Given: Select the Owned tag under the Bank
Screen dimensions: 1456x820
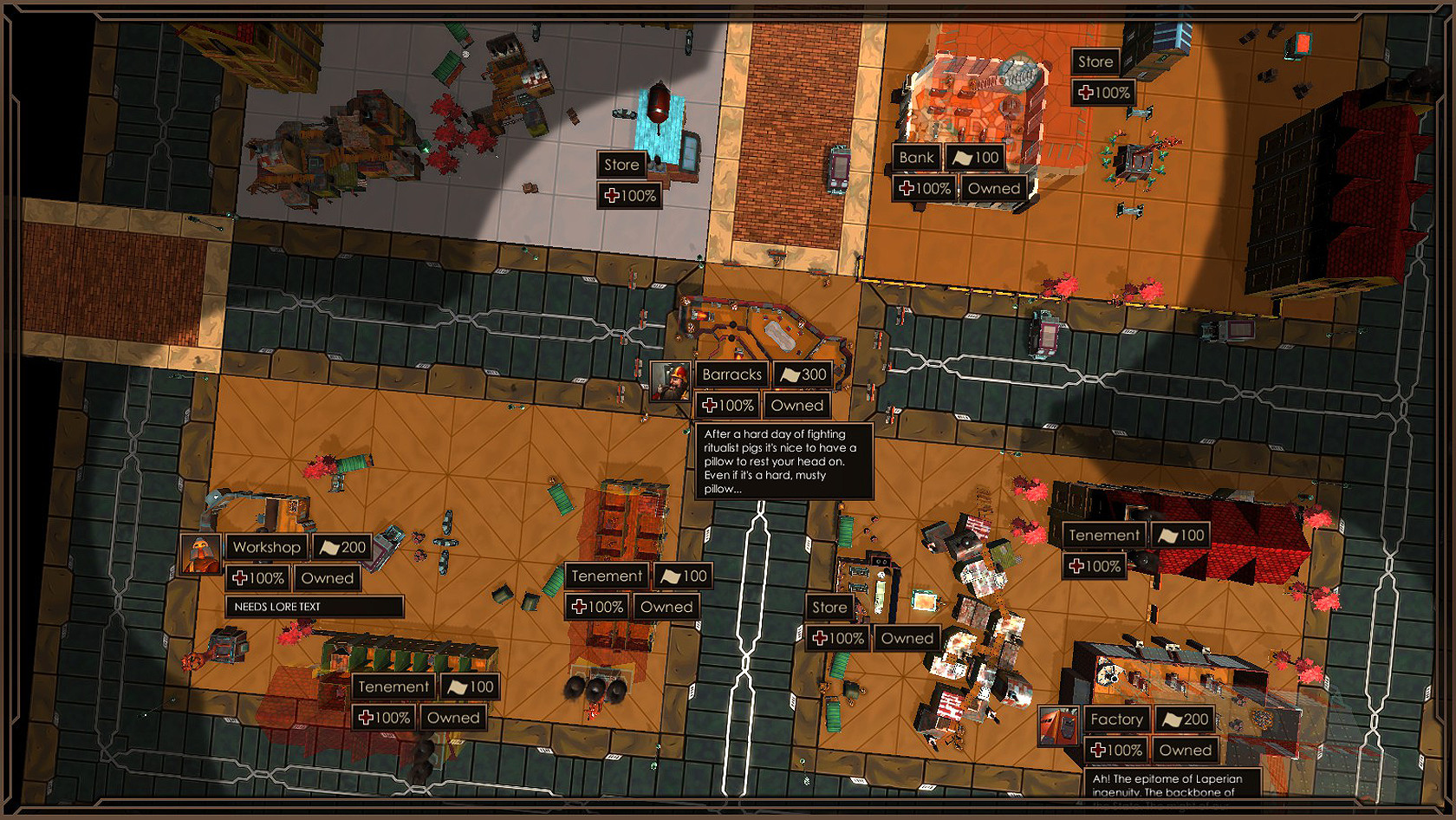Looking at the screenshot, I should (x=994, y=188).
